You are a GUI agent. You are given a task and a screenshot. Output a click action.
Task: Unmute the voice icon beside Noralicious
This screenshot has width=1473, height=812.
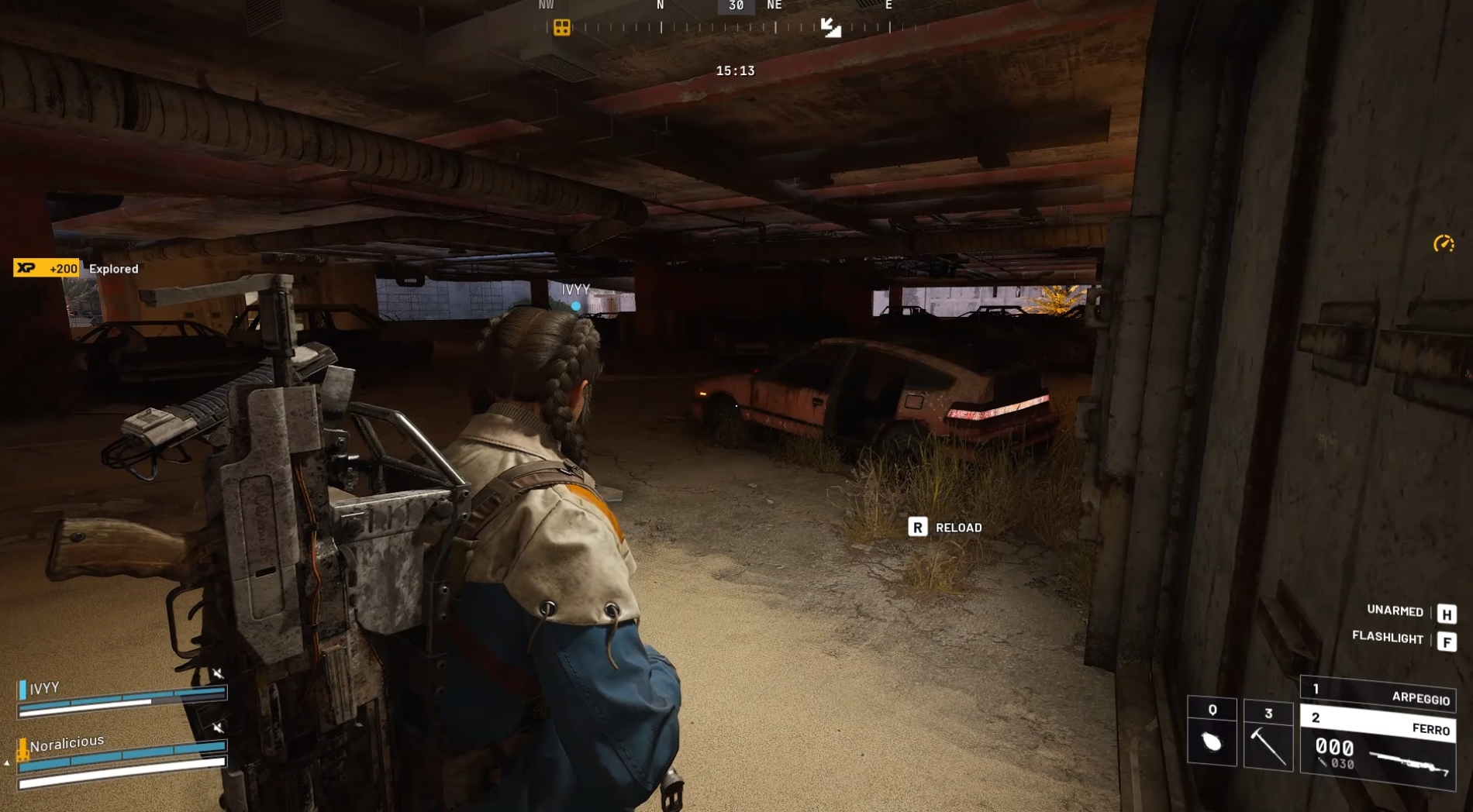[x=218, y=728]
